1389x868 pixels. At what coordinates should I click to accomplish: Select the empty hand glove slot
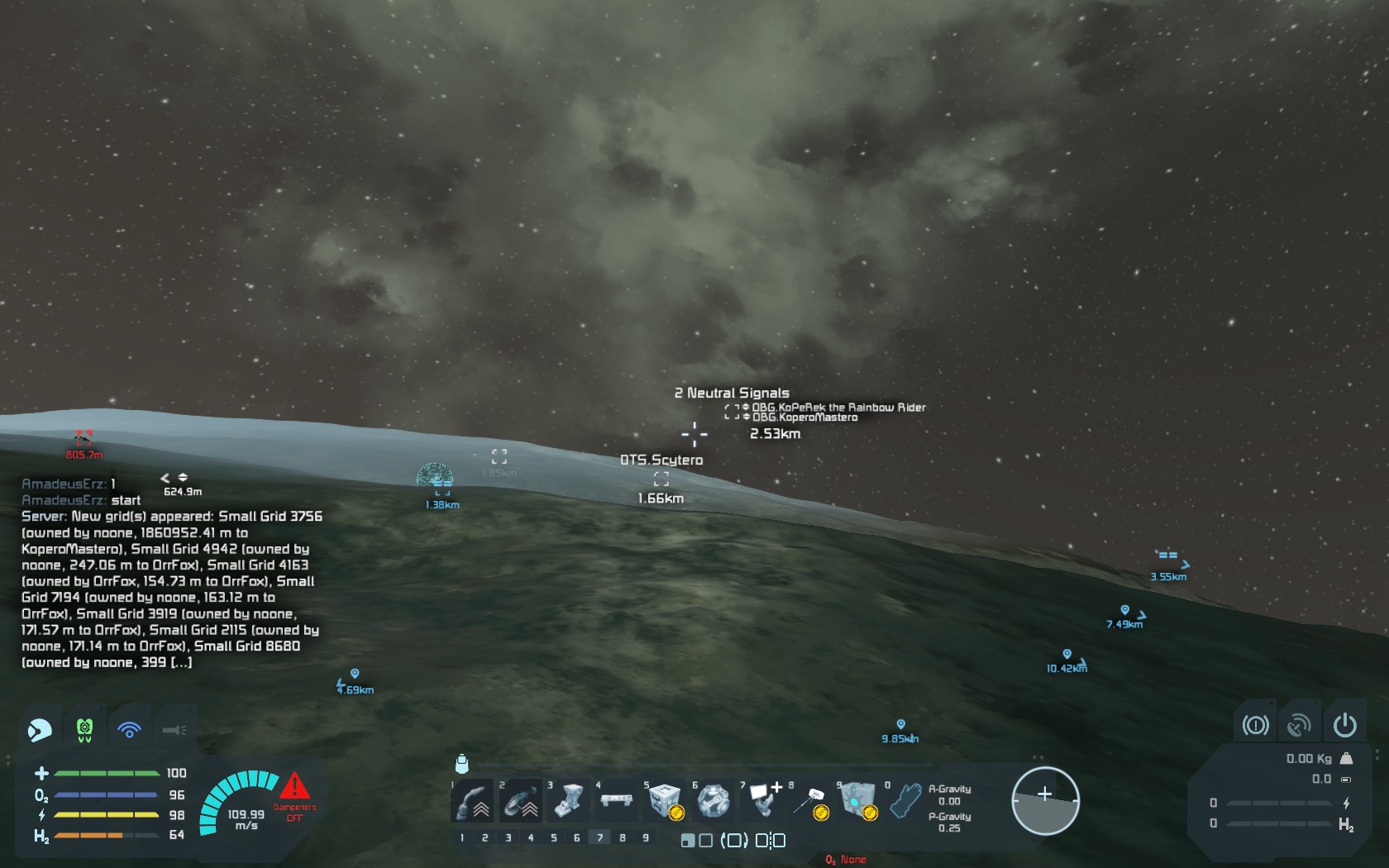[905, 800]
